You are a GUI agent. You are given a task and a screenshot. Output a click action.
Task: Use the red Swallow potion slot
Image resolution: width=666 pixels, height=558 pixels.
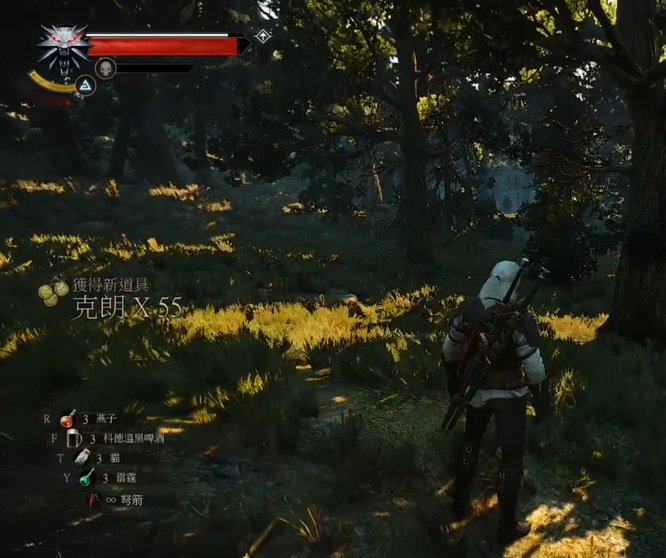[68, 419]
